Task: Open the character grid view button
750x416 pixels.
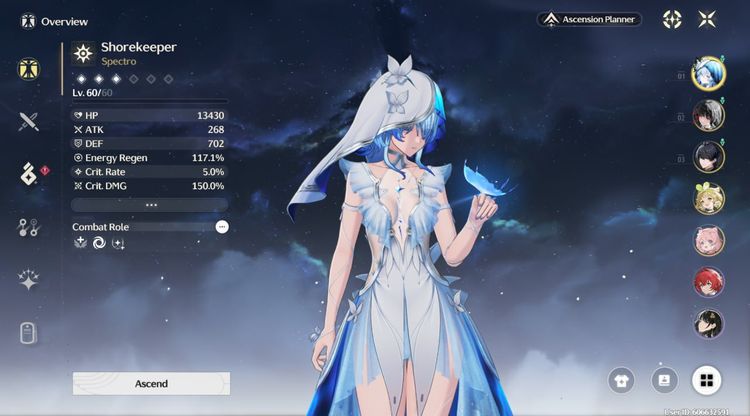Action: [706, 380]
